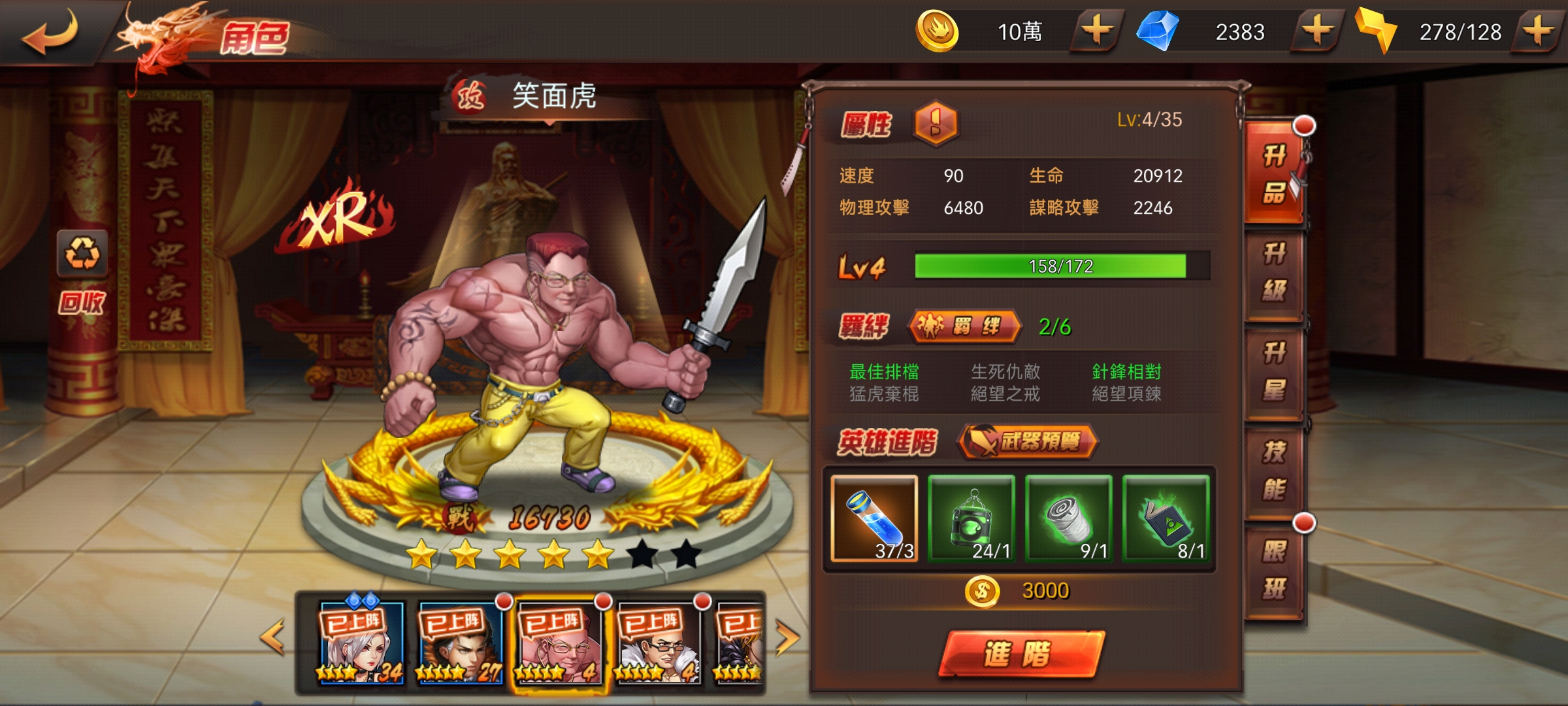Switch to the 升星 tab
The image size is (1568, 706).
click(1274, 371)
